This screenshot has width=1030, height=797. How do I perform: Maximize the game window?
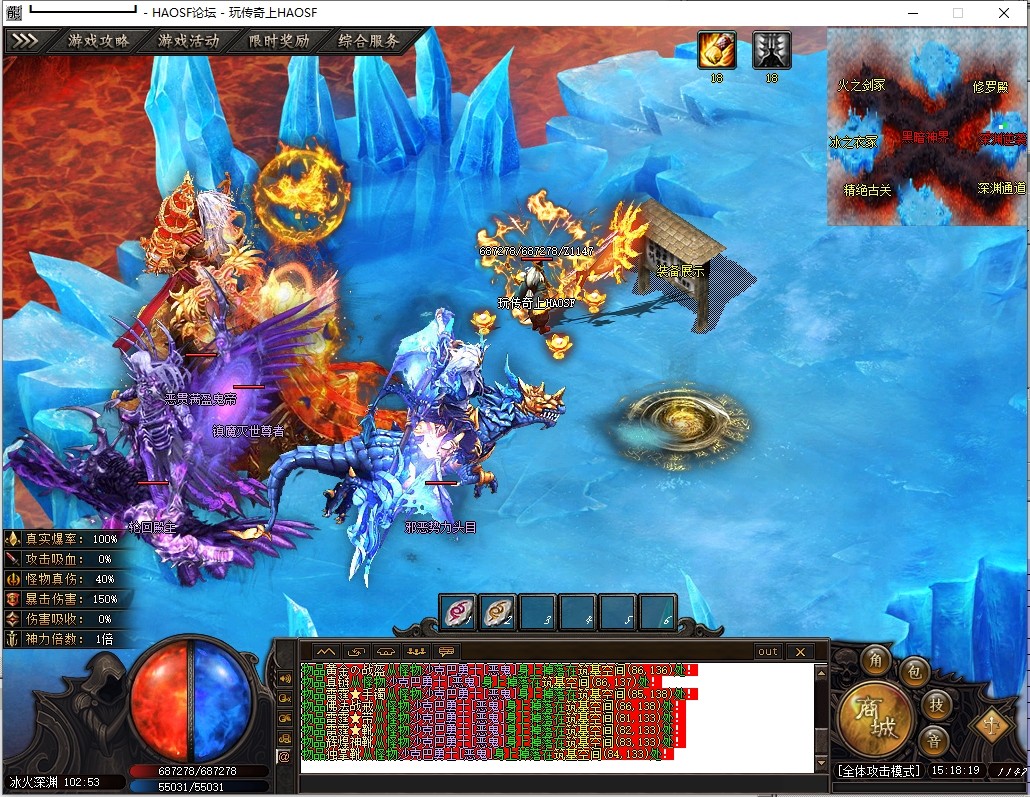[957, 13]
